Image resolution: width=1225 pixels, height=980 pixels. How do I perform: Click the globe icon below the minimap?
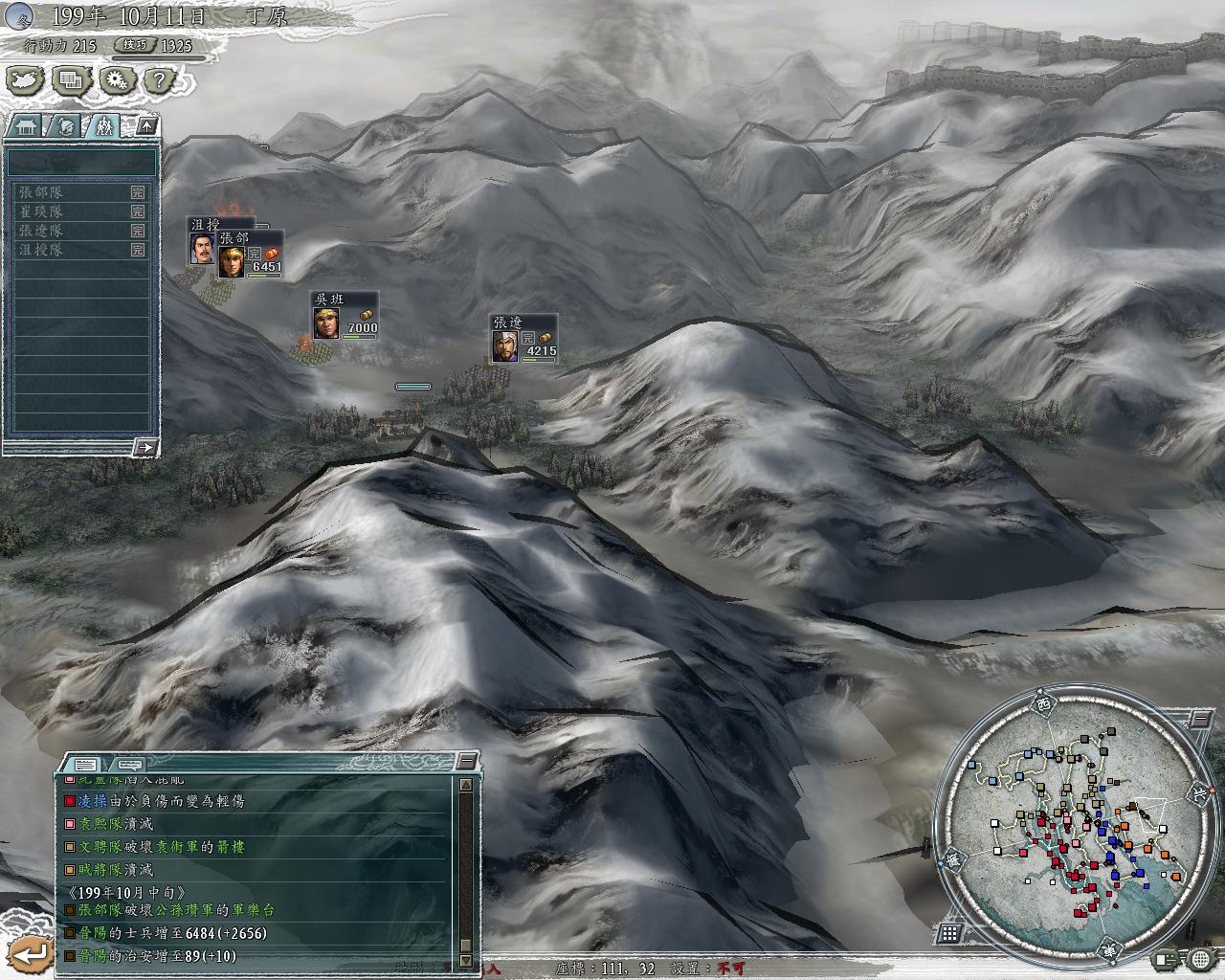point(1201,958)
